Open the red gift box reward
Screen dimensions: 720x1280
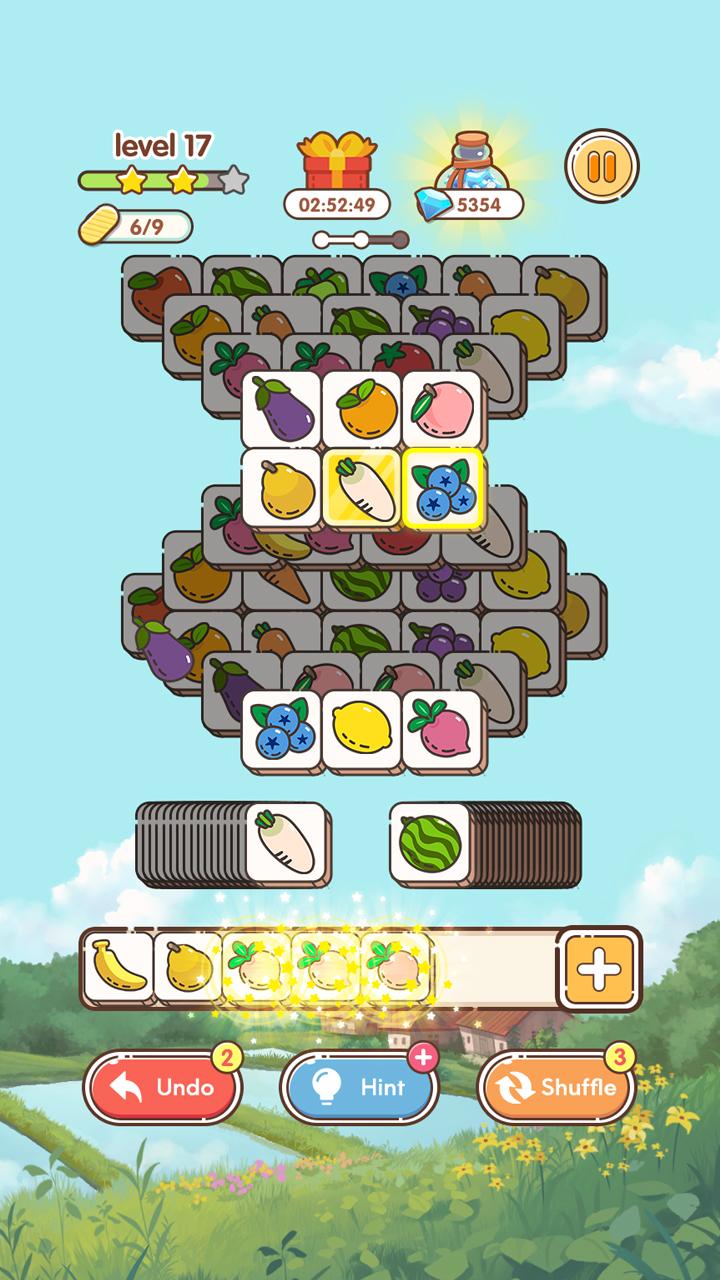pos(335,162)
